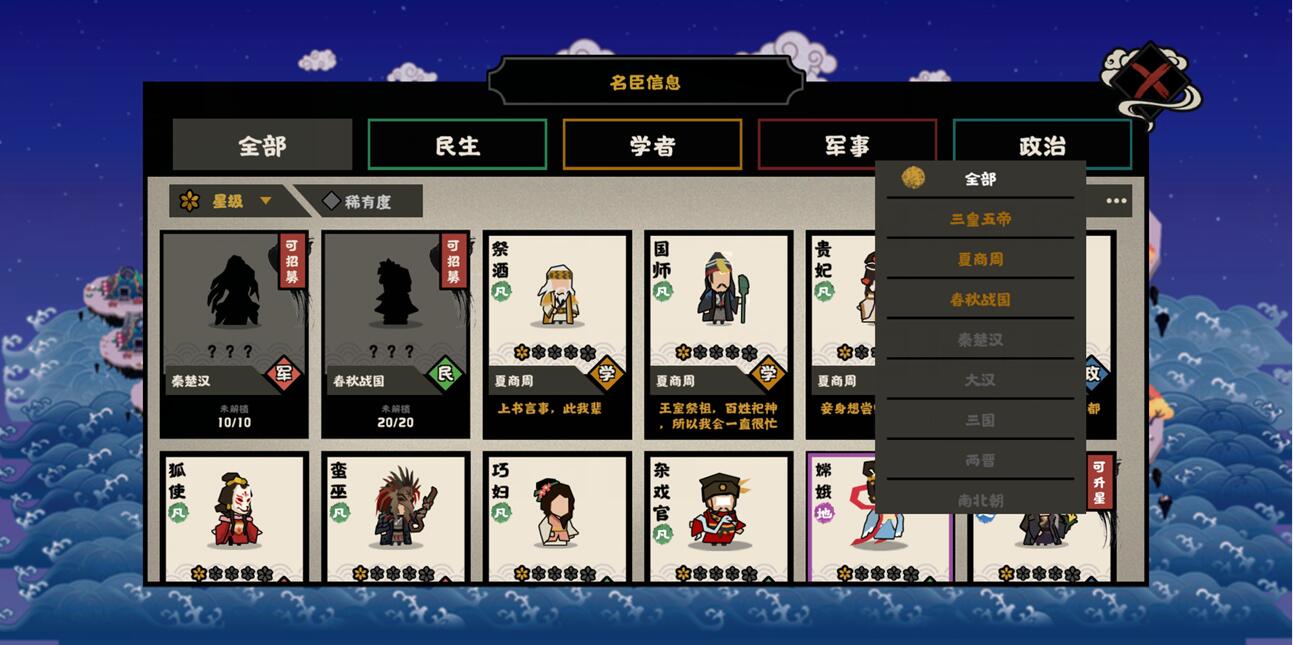Choose the 三国 era filter
The image size is (1293, 645).
pos(980,420)
